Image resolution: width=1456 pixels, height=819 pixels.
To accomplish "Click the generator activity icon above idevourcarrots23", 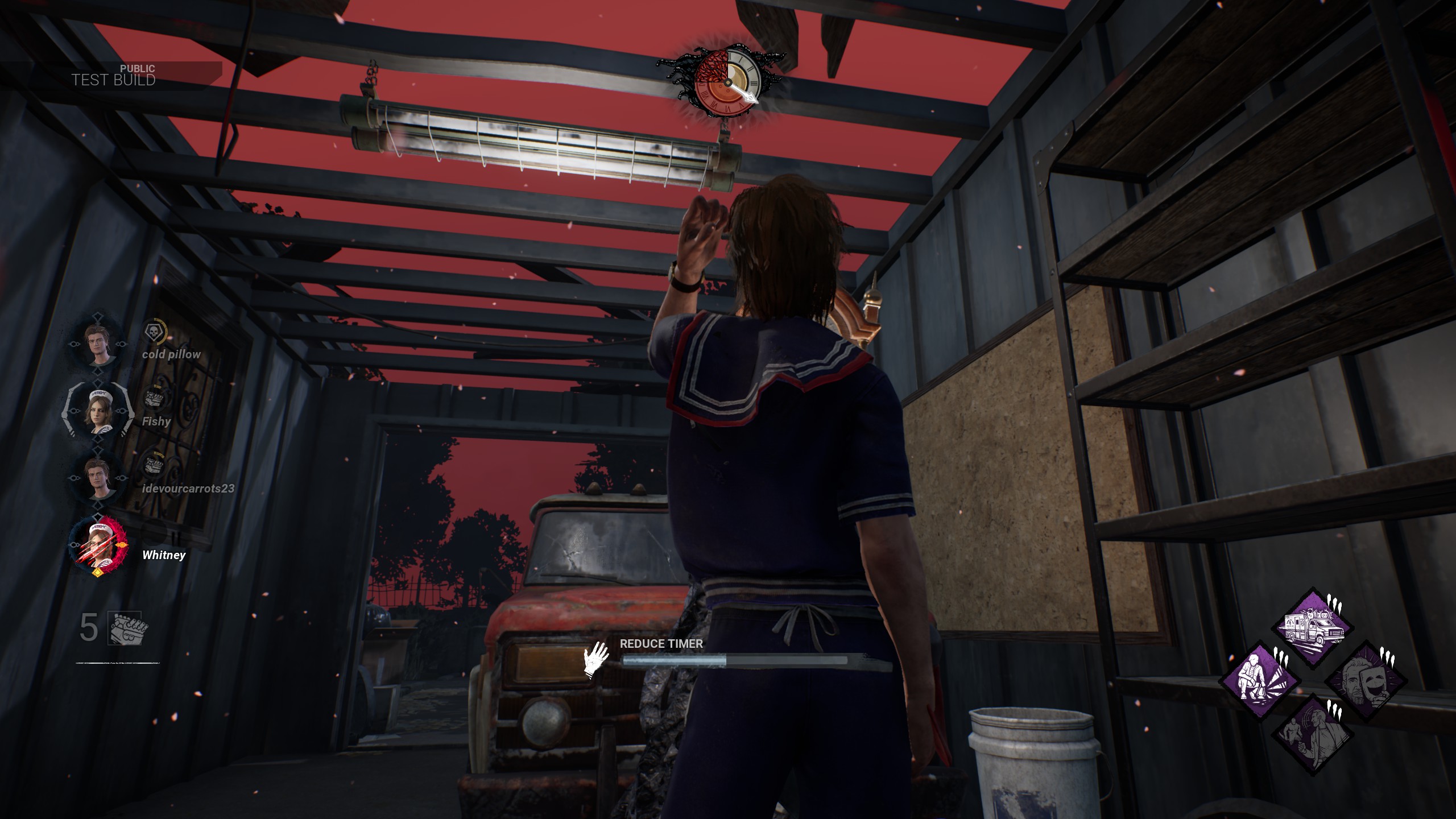I will click(x=152, y=465).
